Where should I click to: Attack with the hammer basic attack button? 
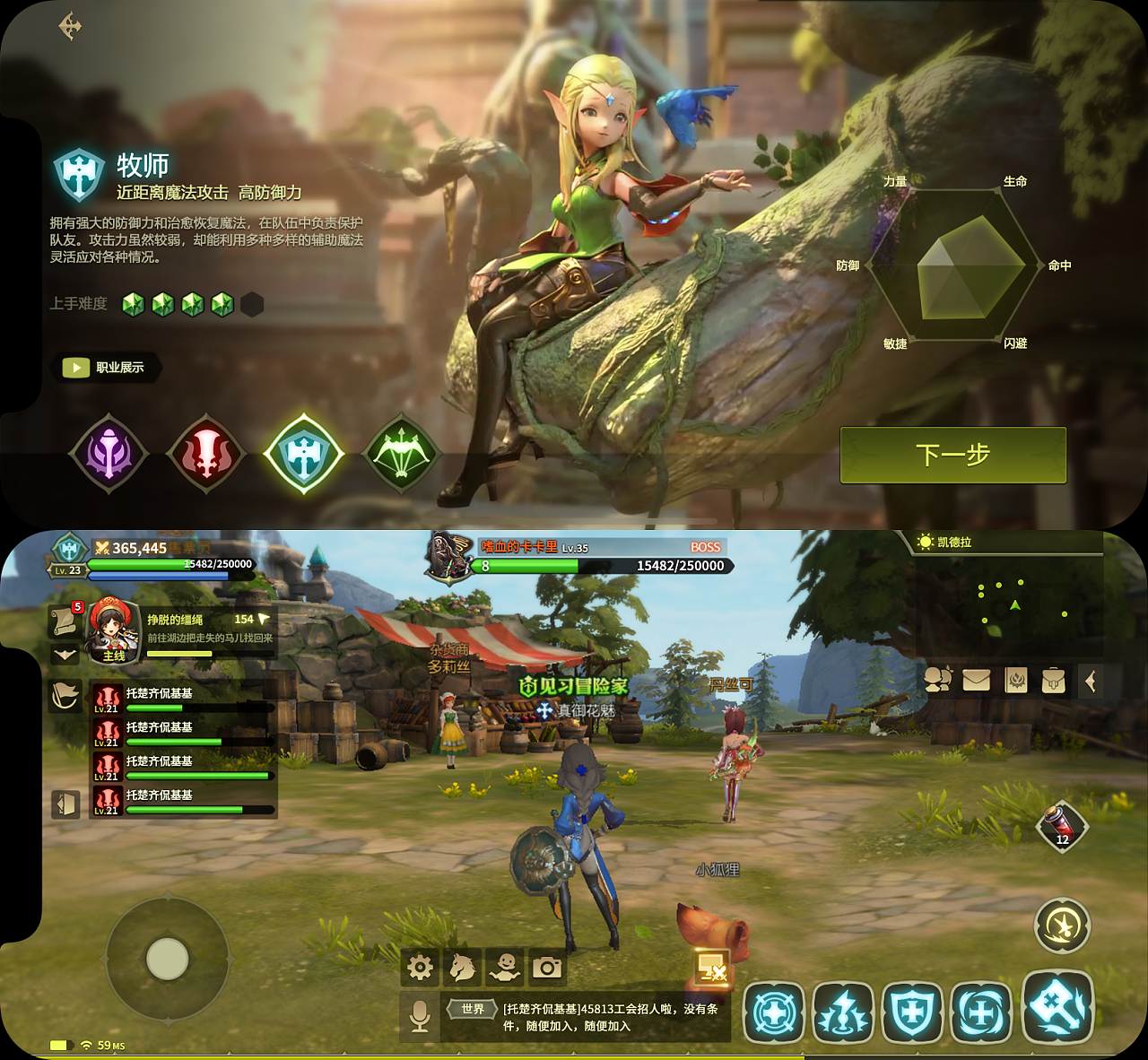tap(1058, 1007)
